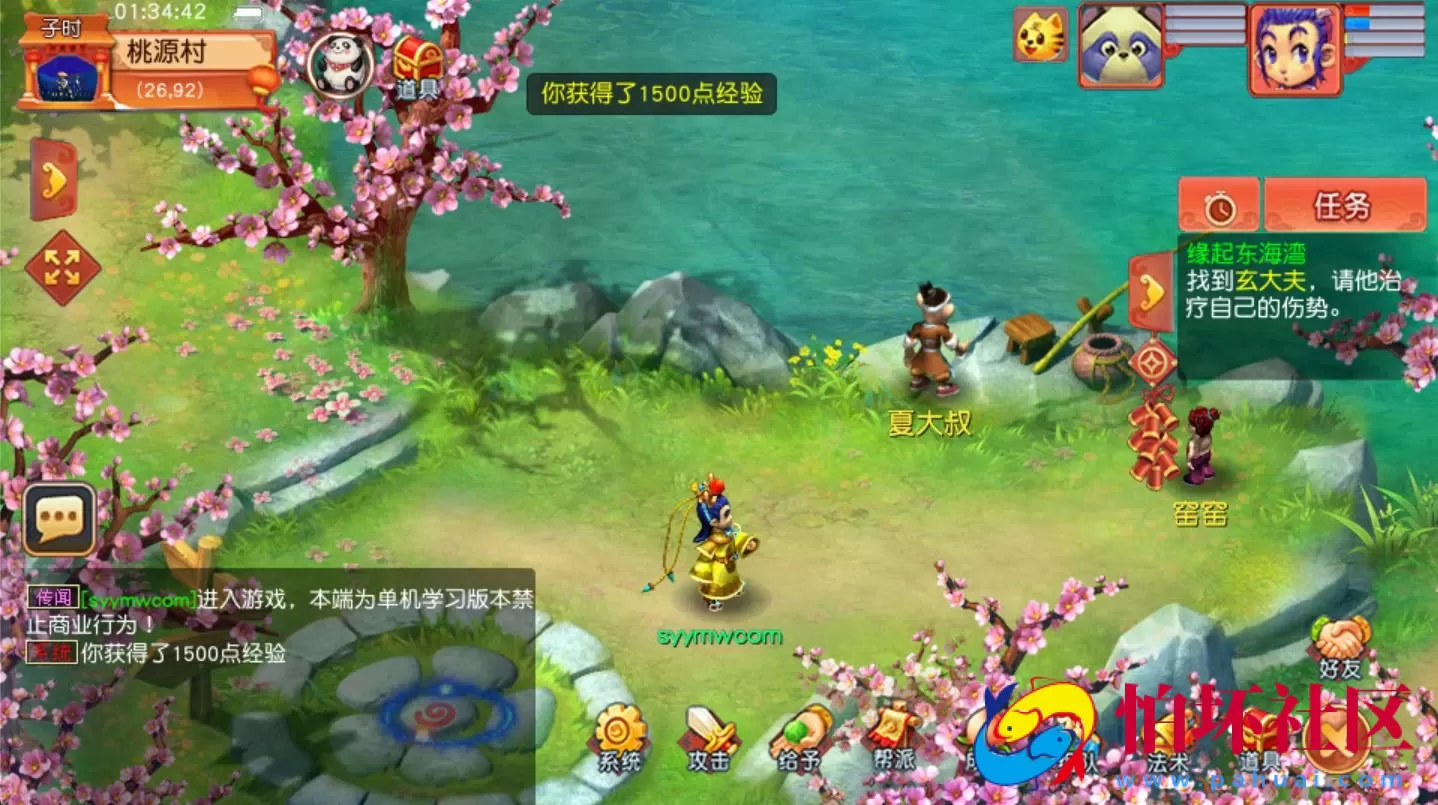The width and height of the screenshot is (1438, 805).
Task: Open the 道具 item bag at bottom
Action: [1259, 737]
